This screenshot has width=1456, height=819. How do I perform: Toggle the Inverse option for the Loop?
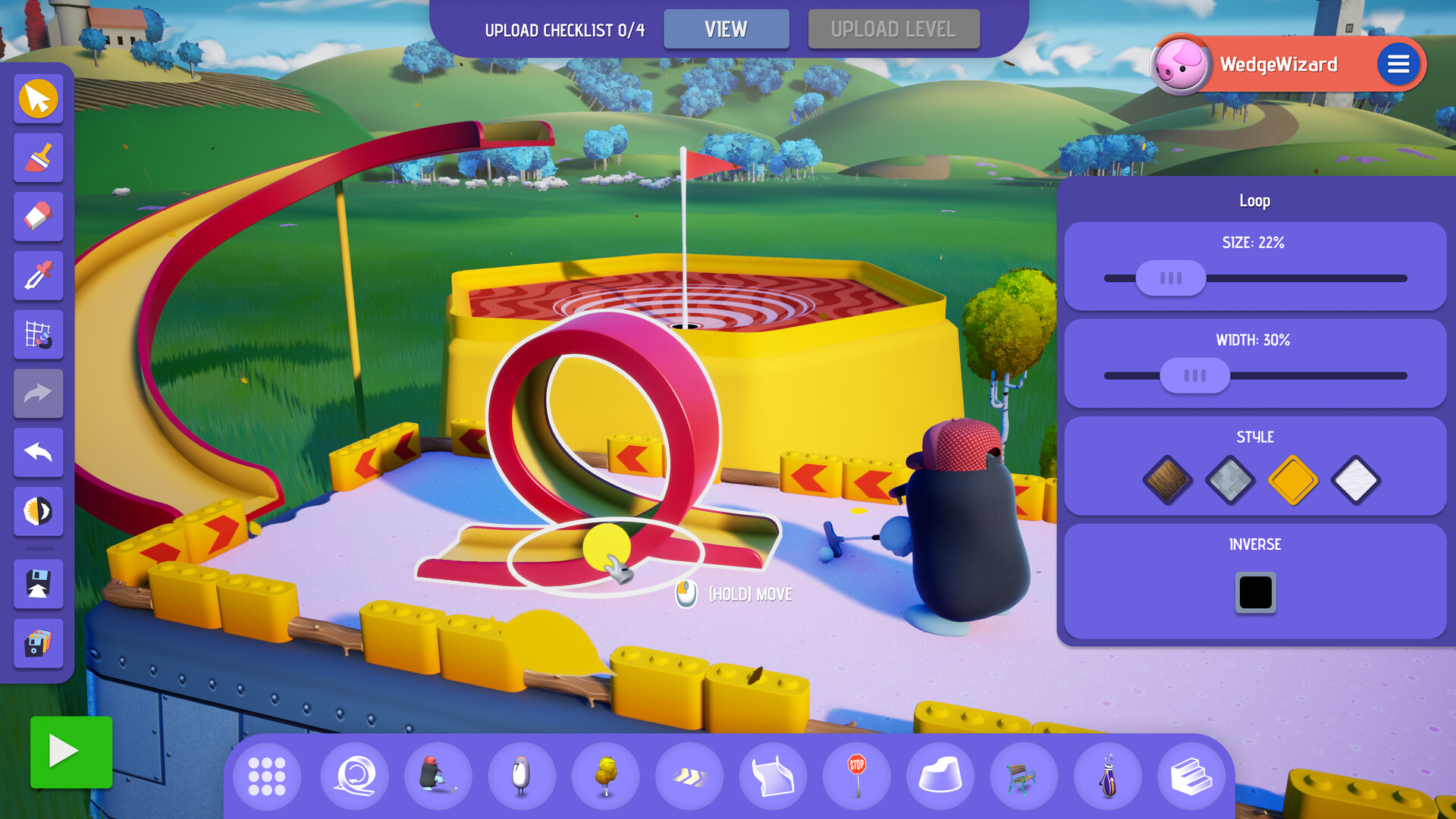[1255, 593]
